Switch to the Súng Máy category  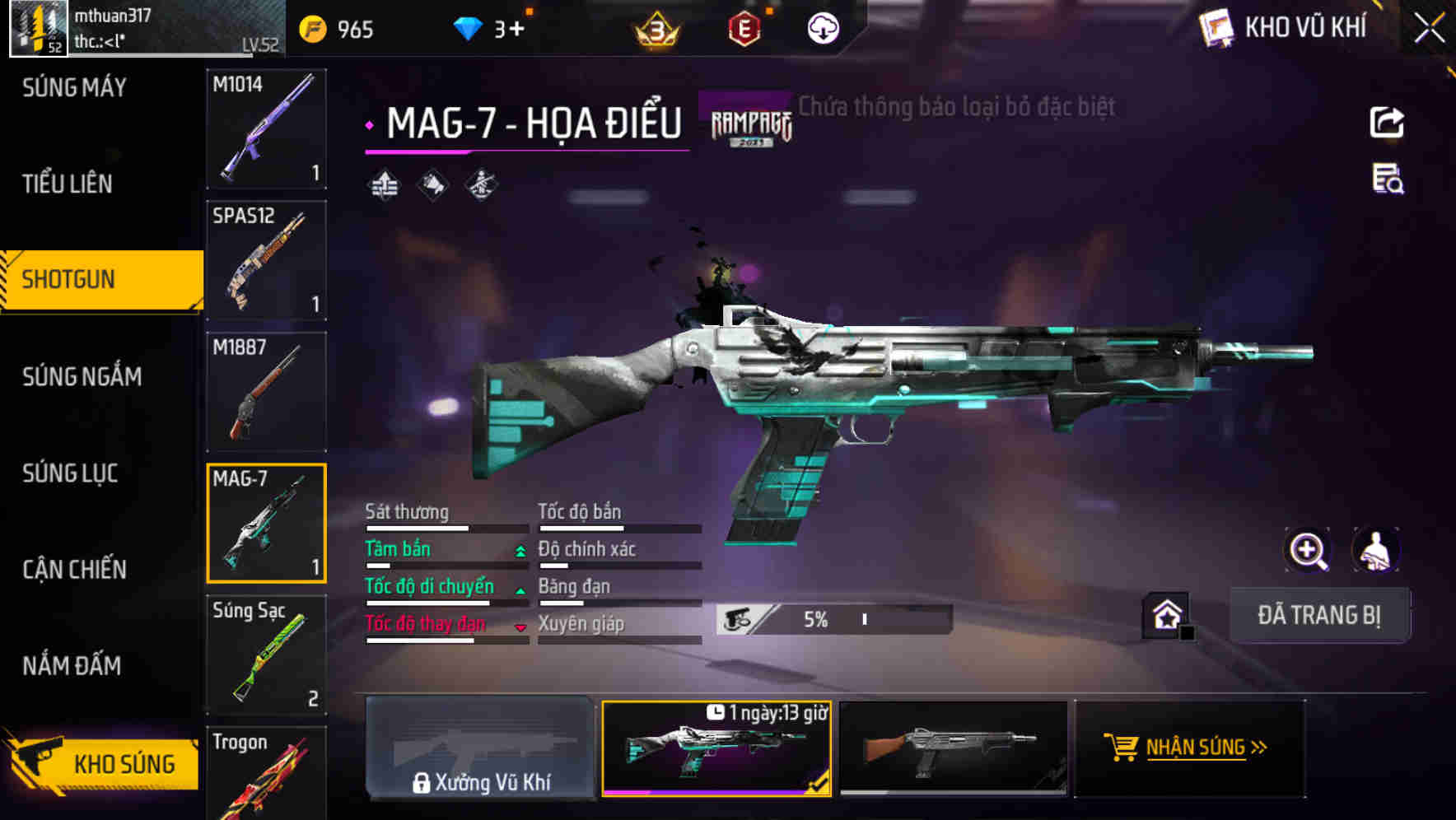[x=74, y=87]
